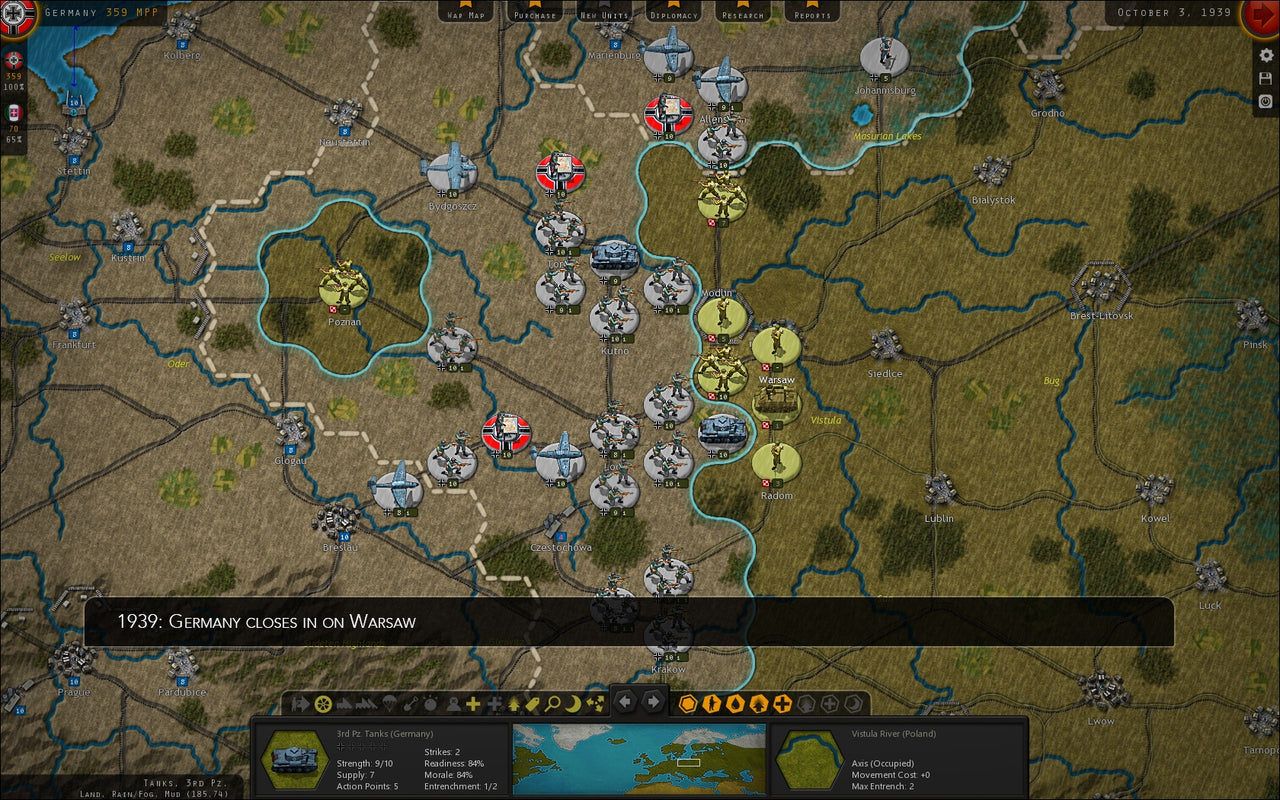Click the save game floppy disk icon

pyautogui.click(x=1265, y=78)
